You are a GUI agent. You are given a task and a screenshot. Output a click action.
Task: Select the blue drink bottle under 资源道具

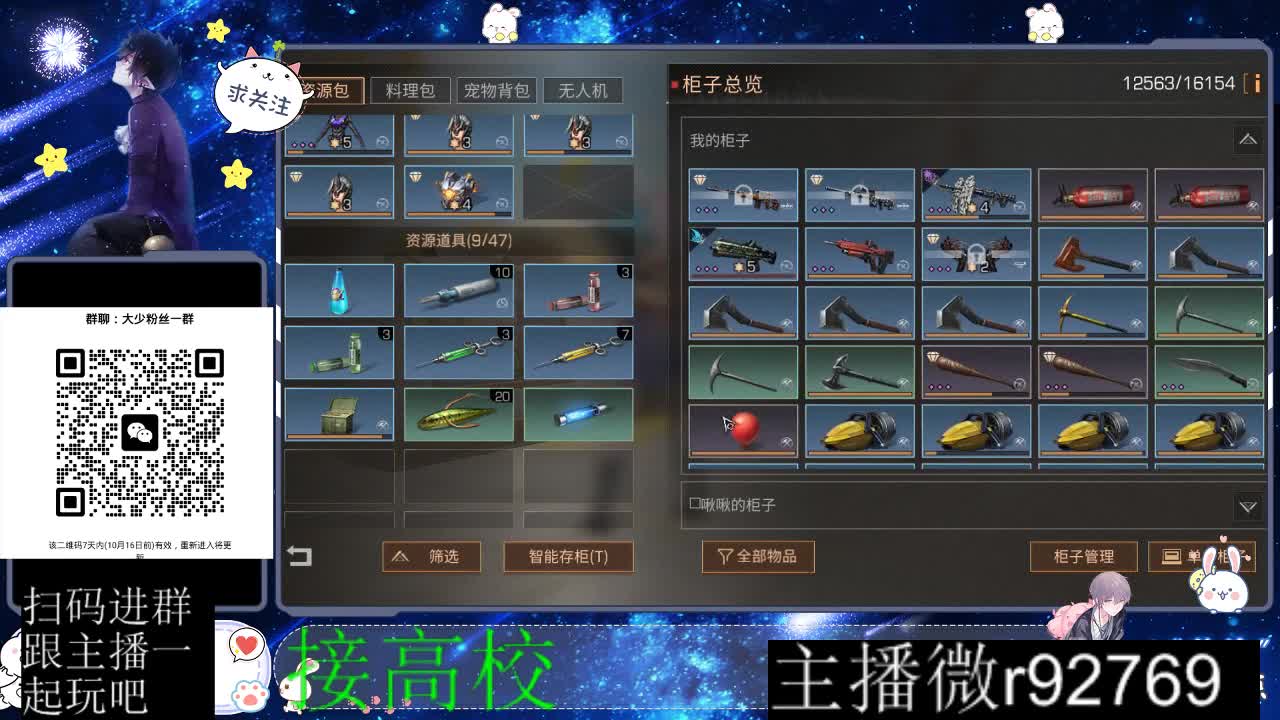(x=339, y=289)
